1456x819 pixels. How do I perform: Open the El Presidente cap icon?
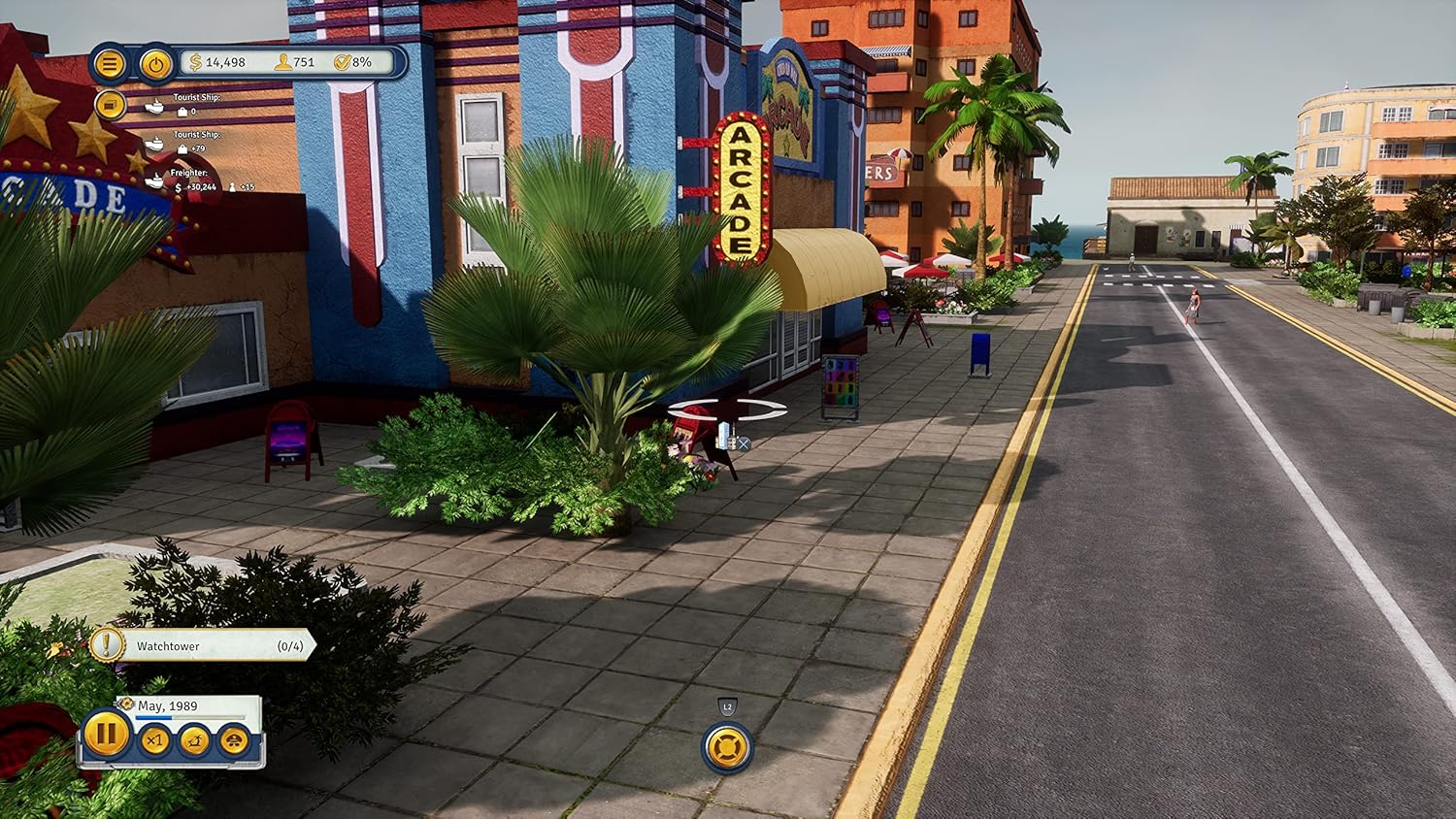click(233, 740)
